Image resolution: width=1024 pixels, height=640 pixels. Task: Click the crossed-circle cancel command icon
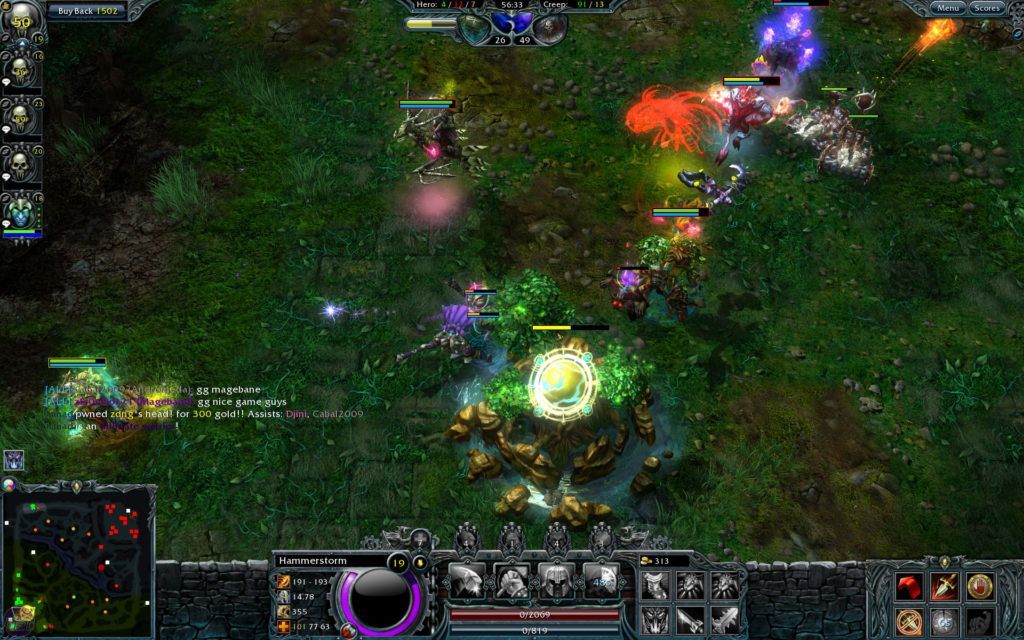coord(909,621)
